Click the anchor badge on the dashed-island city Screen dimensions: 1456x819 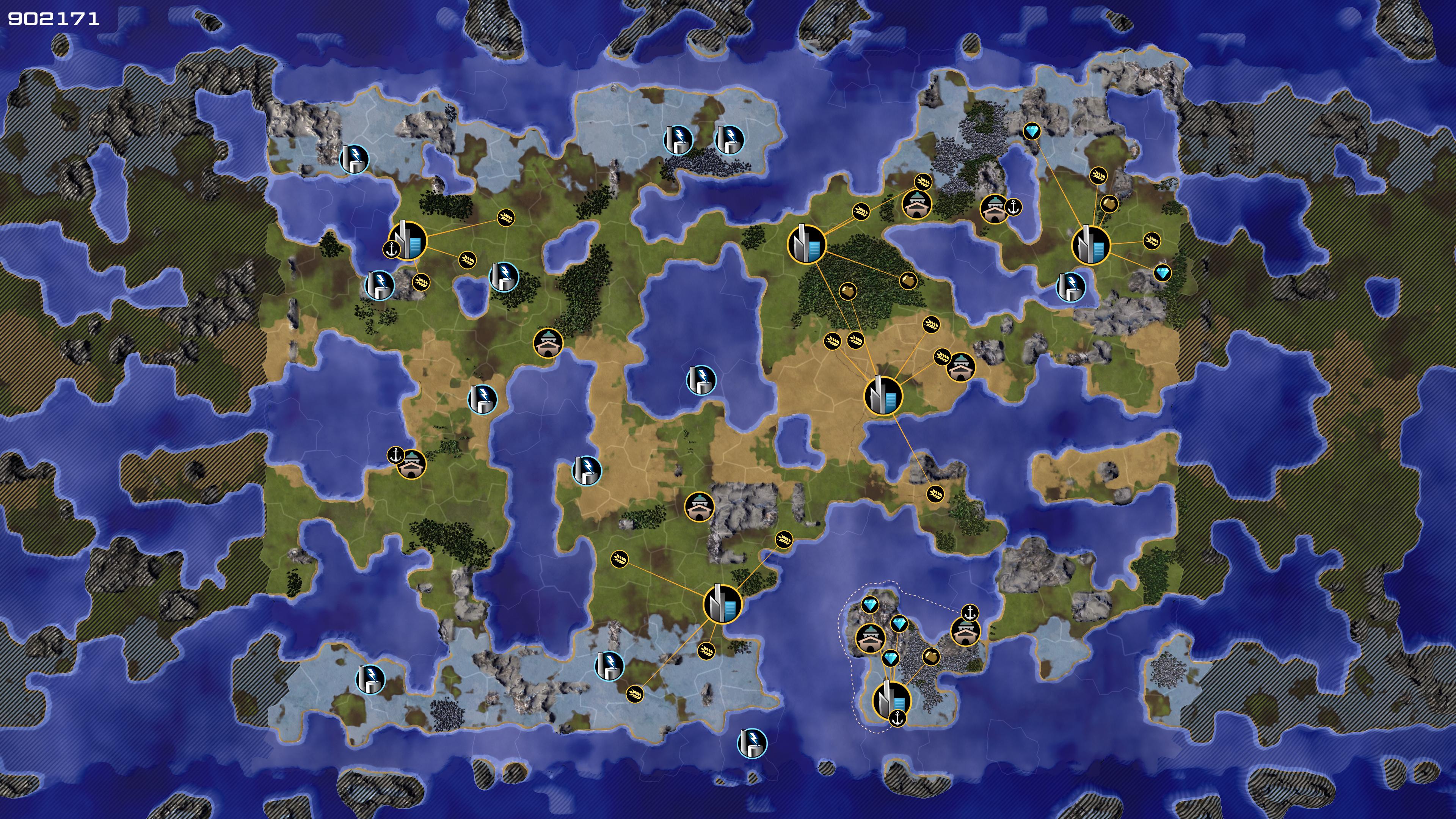click(x=897, y=719)
